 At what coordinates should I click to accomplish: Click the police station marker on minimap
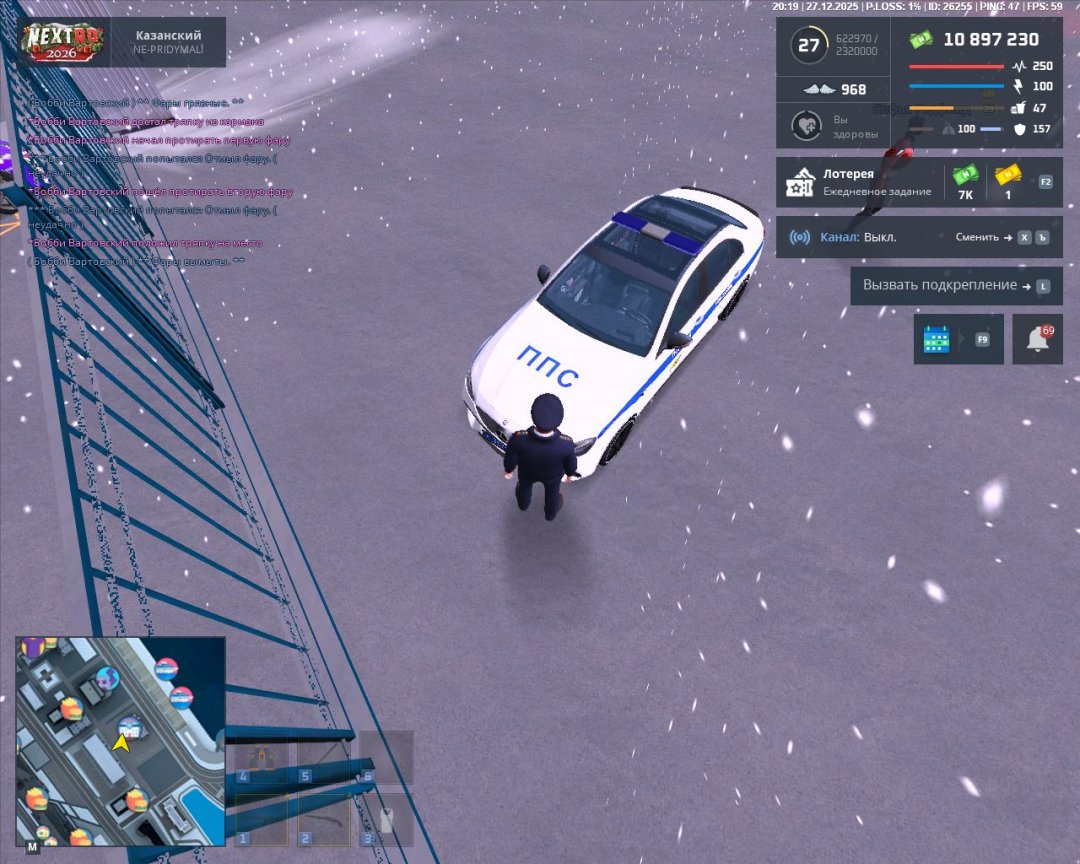point(129,727)
